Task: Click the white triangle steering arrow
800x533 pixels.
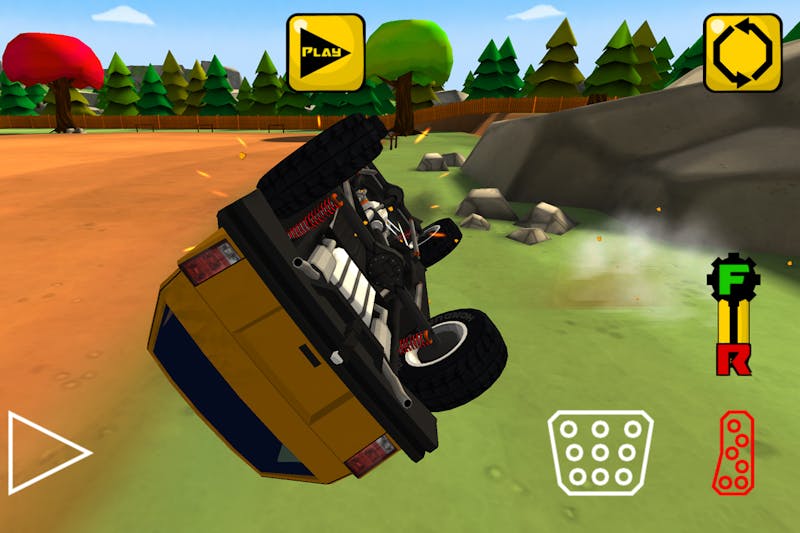Action: (46, 452)
